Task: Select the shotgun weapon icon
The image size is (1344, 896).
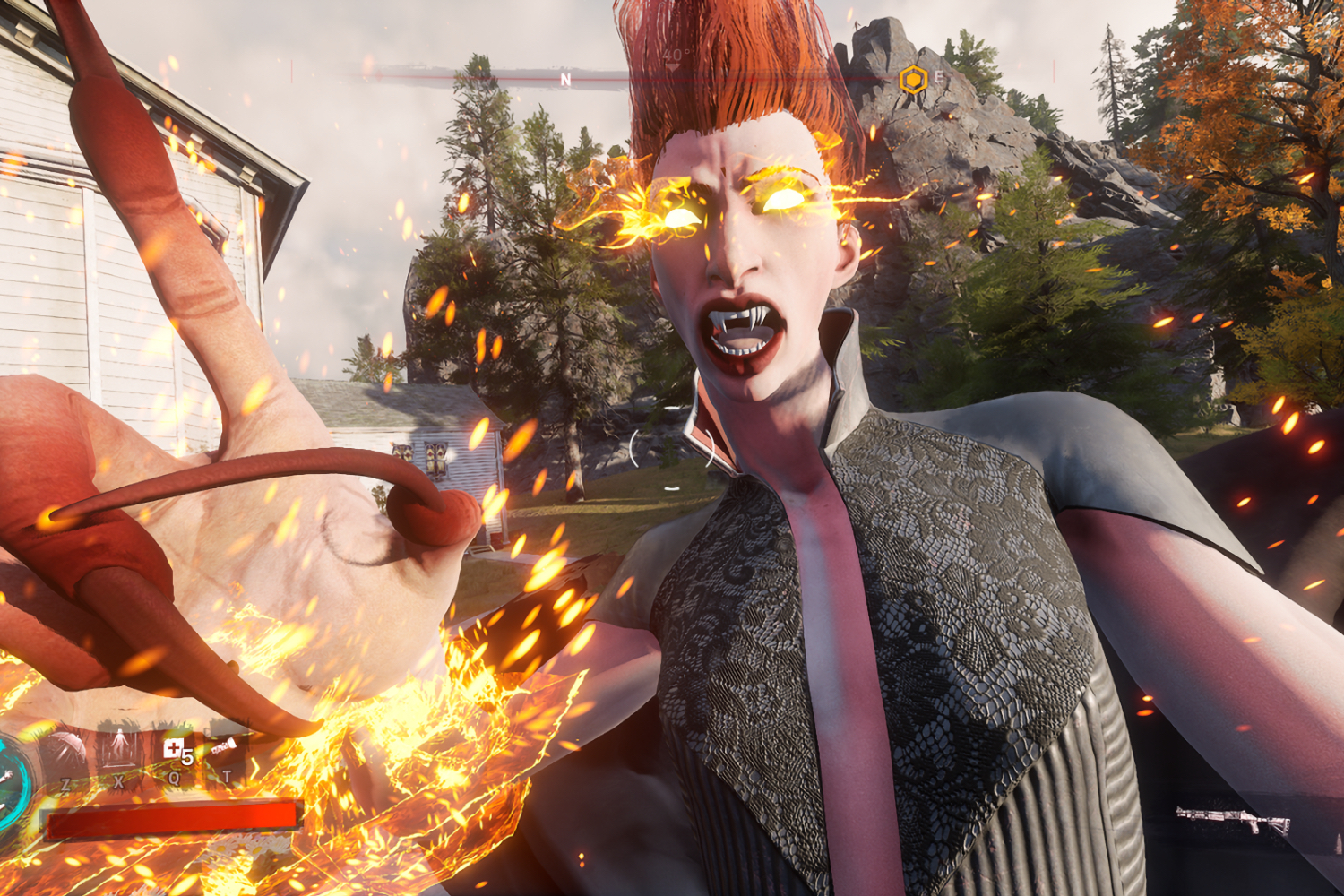Action: click(x=1233, y=819)
